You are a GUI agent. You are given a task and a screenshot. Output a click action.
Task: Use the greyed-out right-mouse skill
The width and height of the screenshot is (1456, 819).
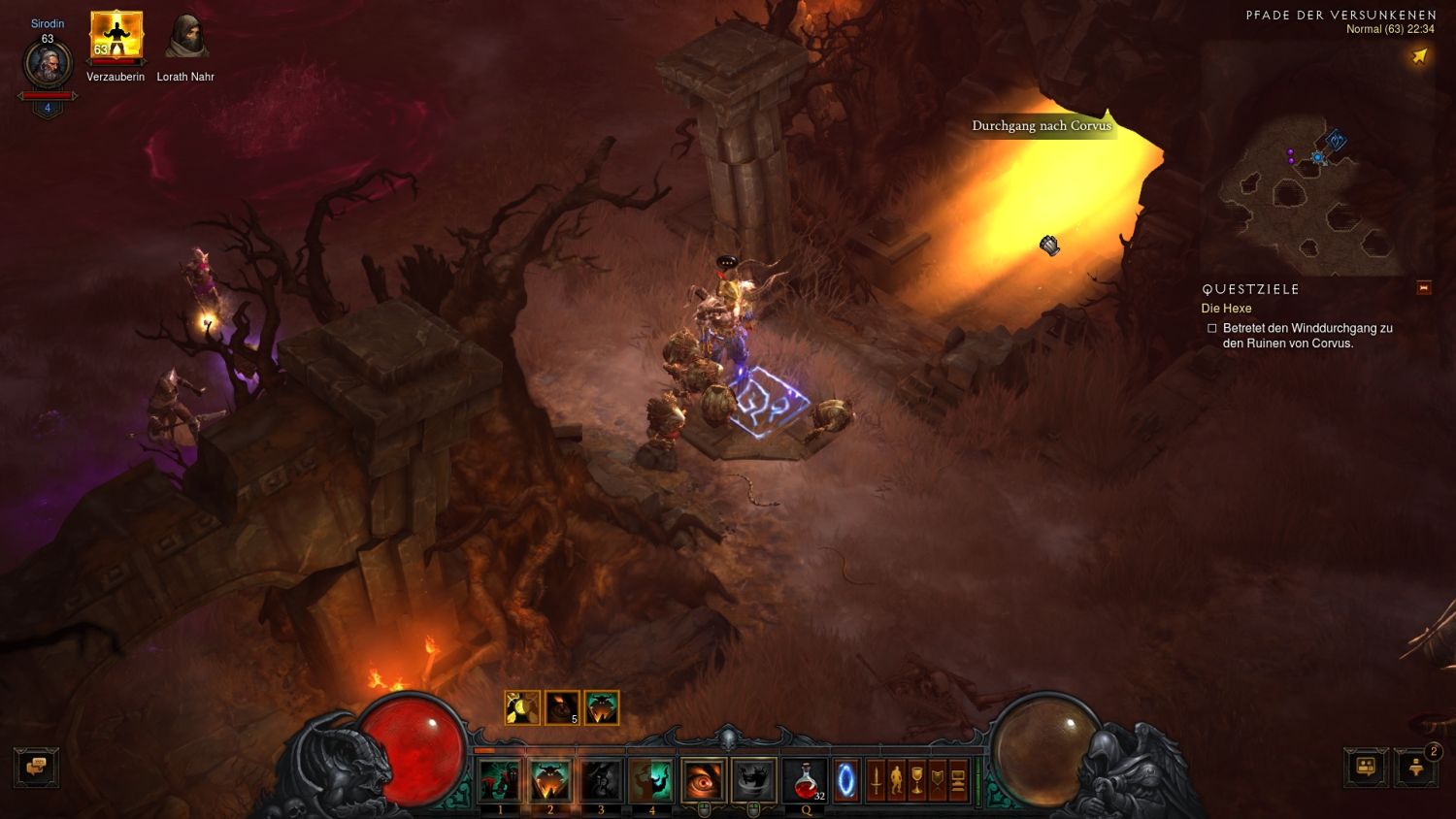753,780
